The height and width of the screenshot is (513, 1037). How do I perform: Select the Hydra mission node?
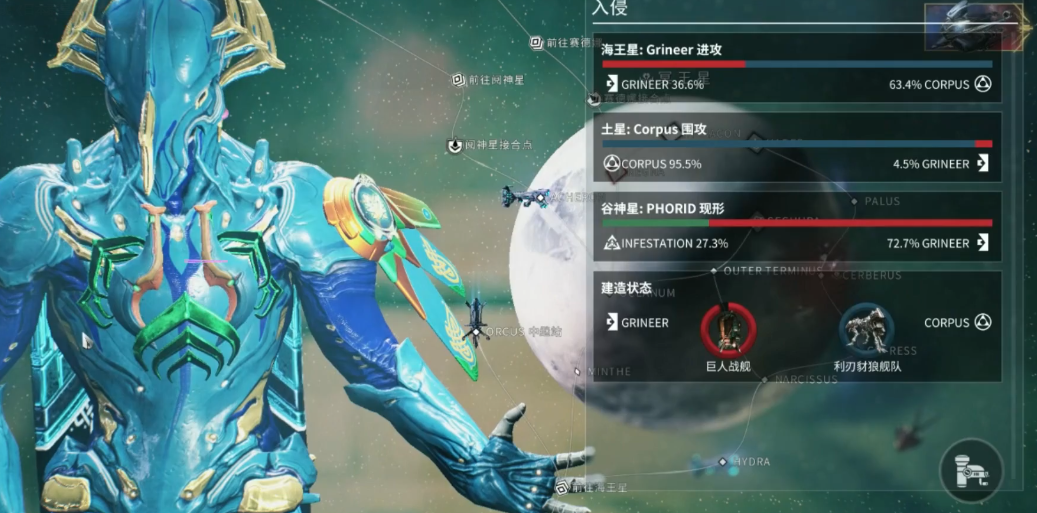[723, 462]
